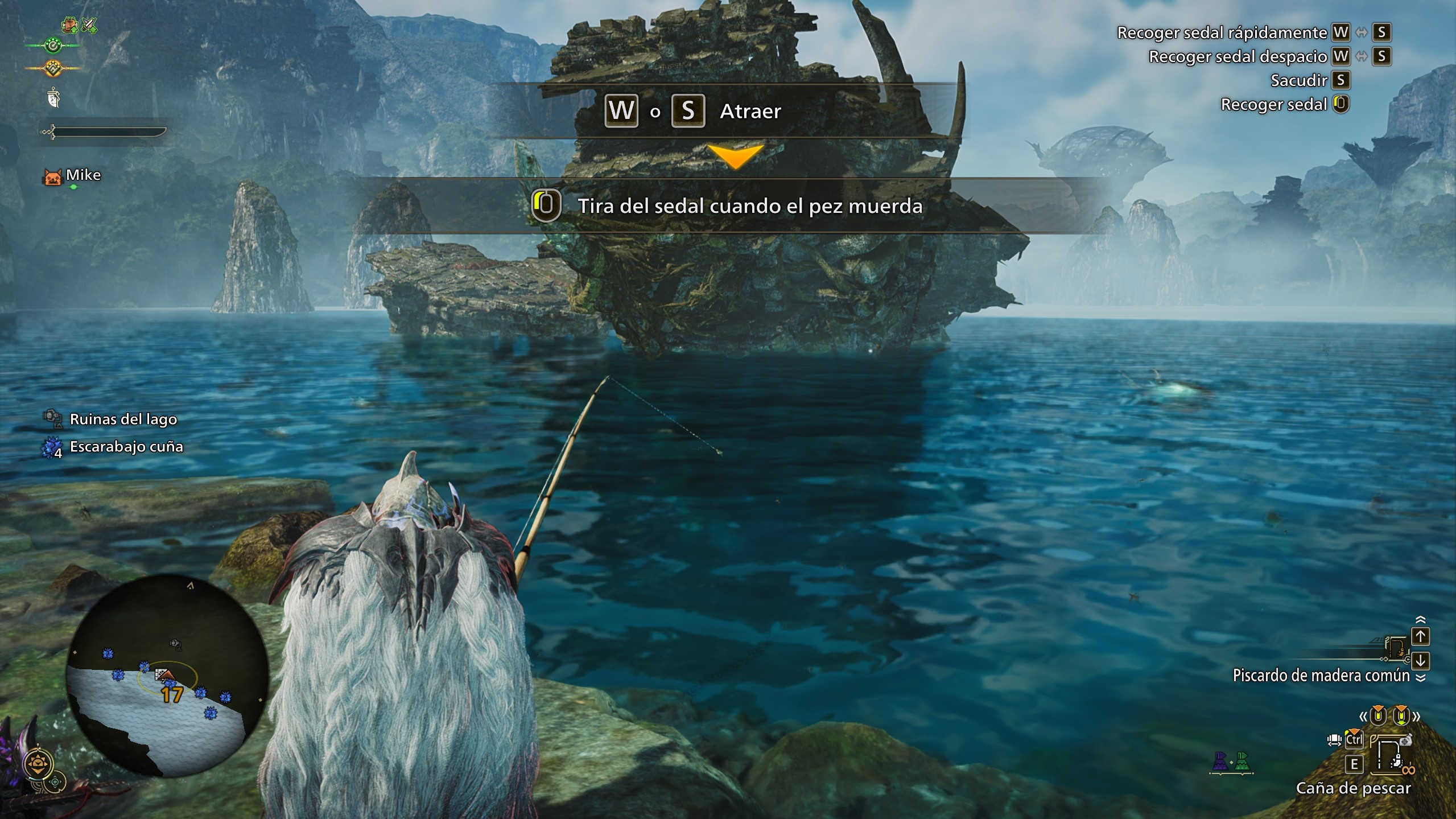The height and width of the screenshot is (819, 1456).
Task: Open the circular minimap
Action: (168, 675)
